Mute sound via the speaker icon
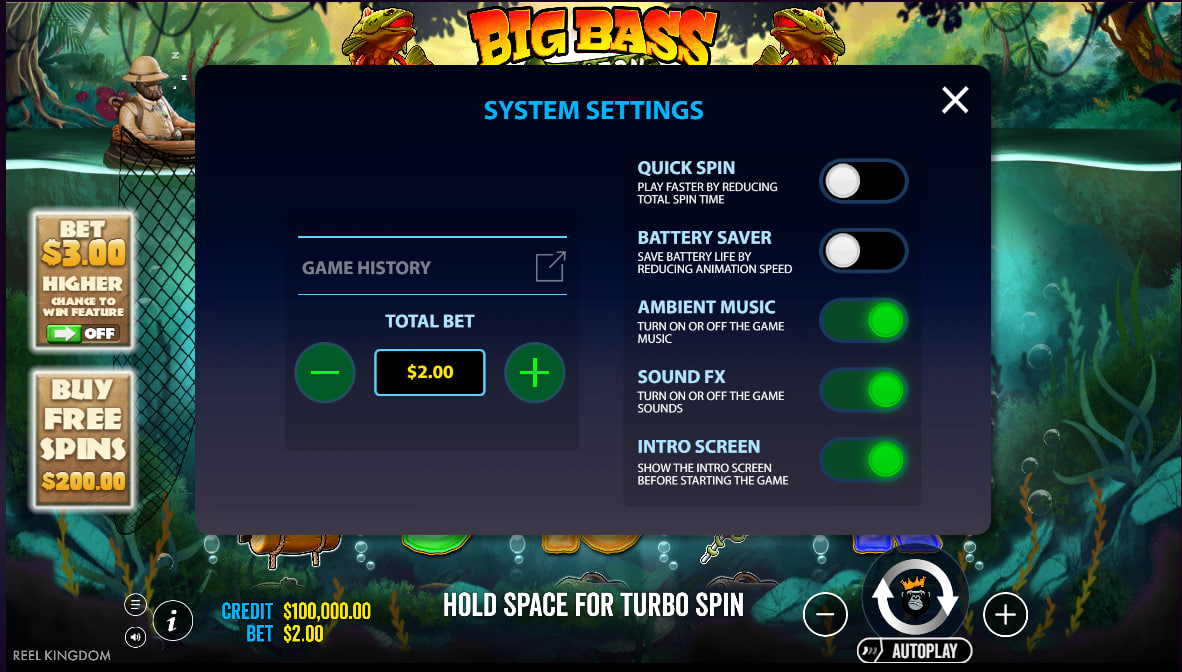The height and width of the screenshot is (672, 1182). pos(135,636)
